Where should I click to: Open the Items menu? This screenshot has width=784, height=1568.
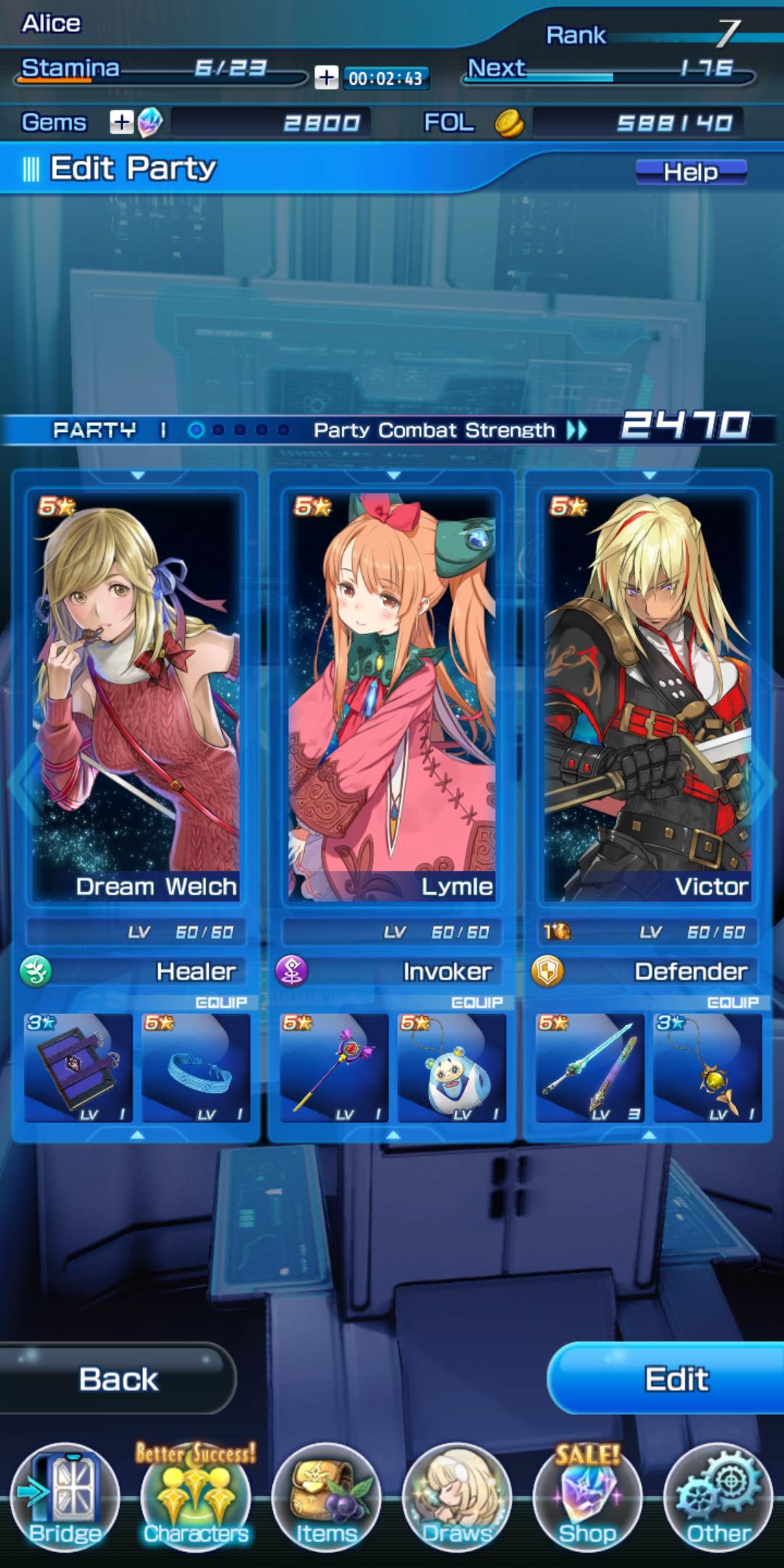point(327,1498)
